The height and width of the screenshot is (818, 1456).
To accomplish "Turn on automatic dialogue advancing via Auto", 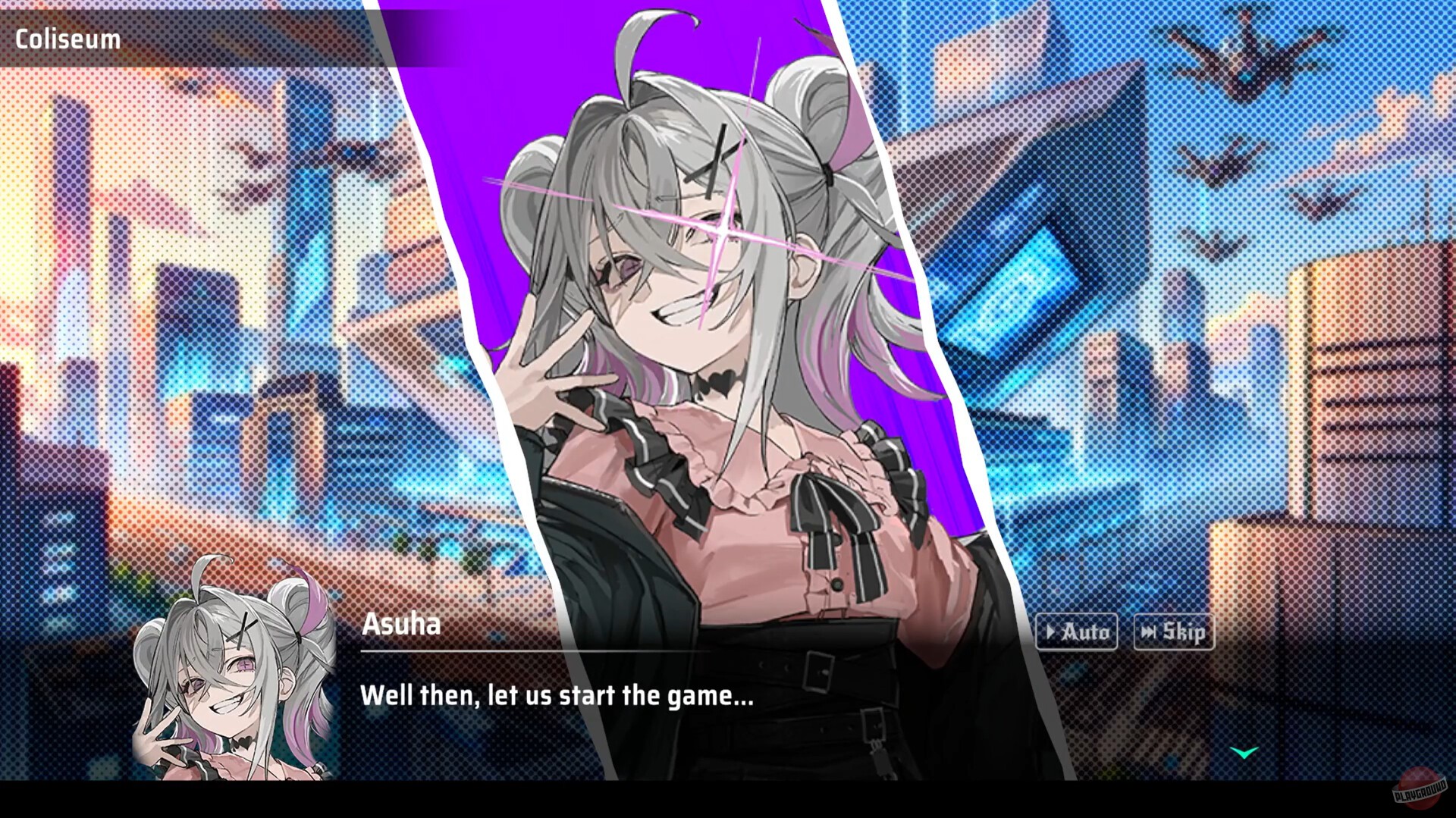I will [x=1077, y=631].
